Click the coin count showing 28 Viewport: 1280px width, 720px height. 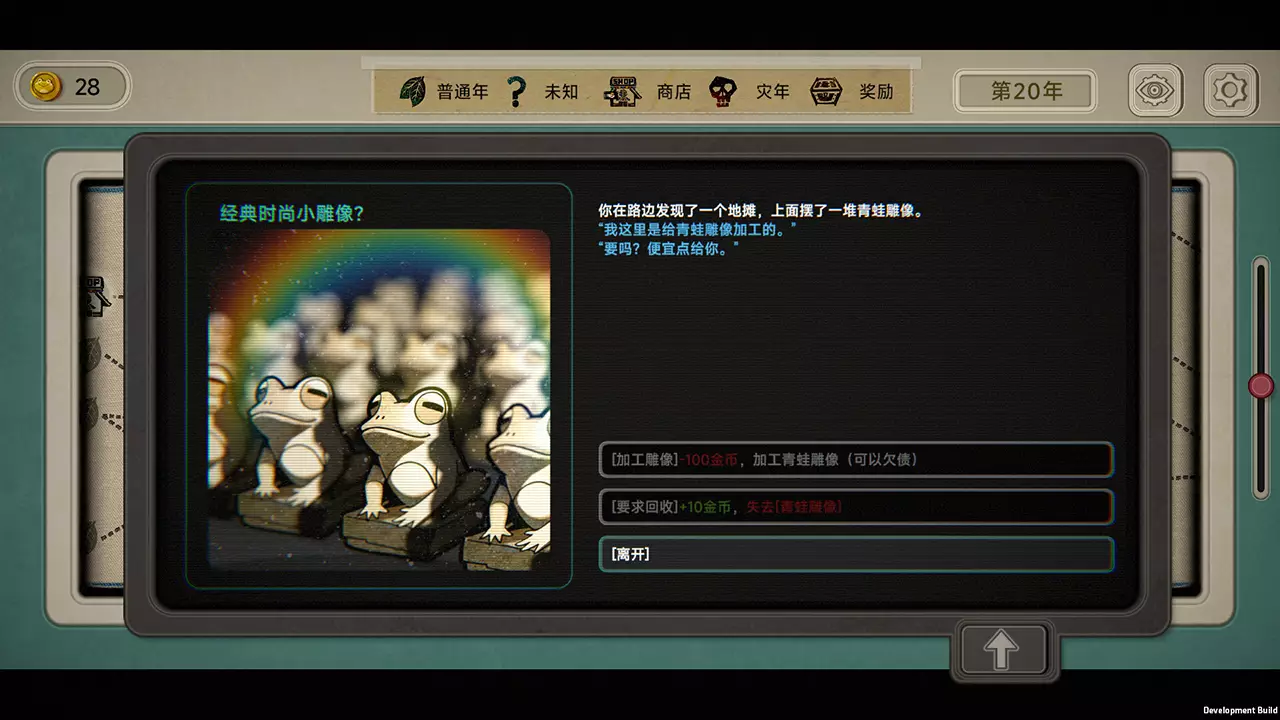(87, 88)
